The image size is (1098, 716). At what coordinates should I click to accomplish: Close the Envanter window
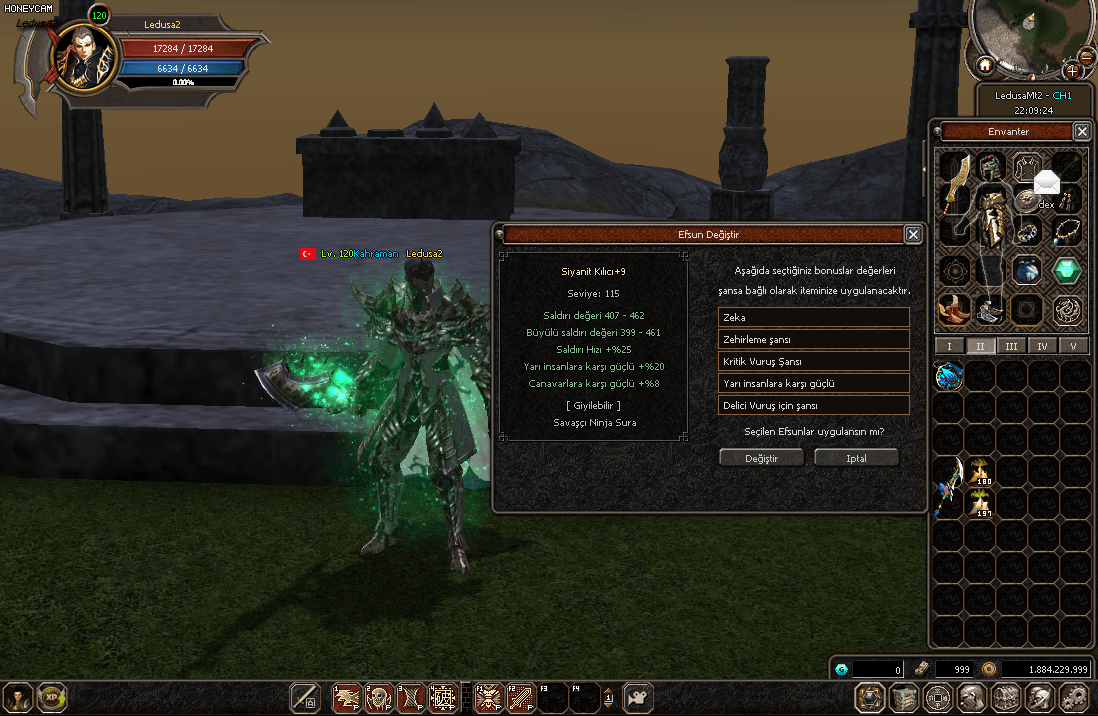click(1082, 131)
